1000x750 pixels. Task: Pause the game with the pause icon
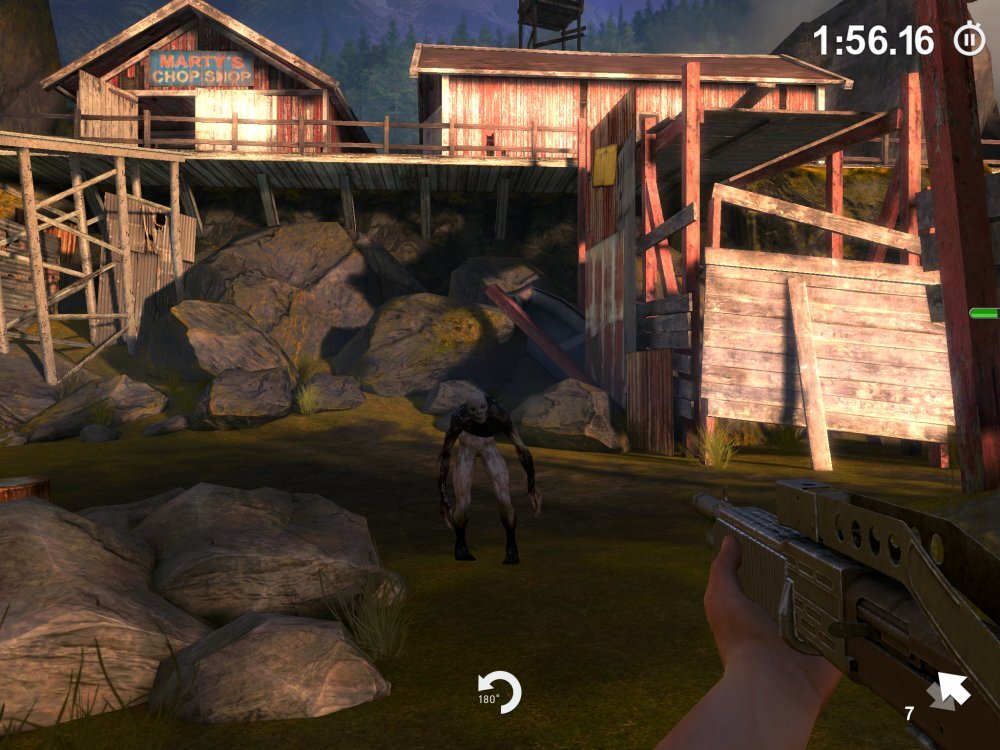pyautogui.click(x=968, y=40)
